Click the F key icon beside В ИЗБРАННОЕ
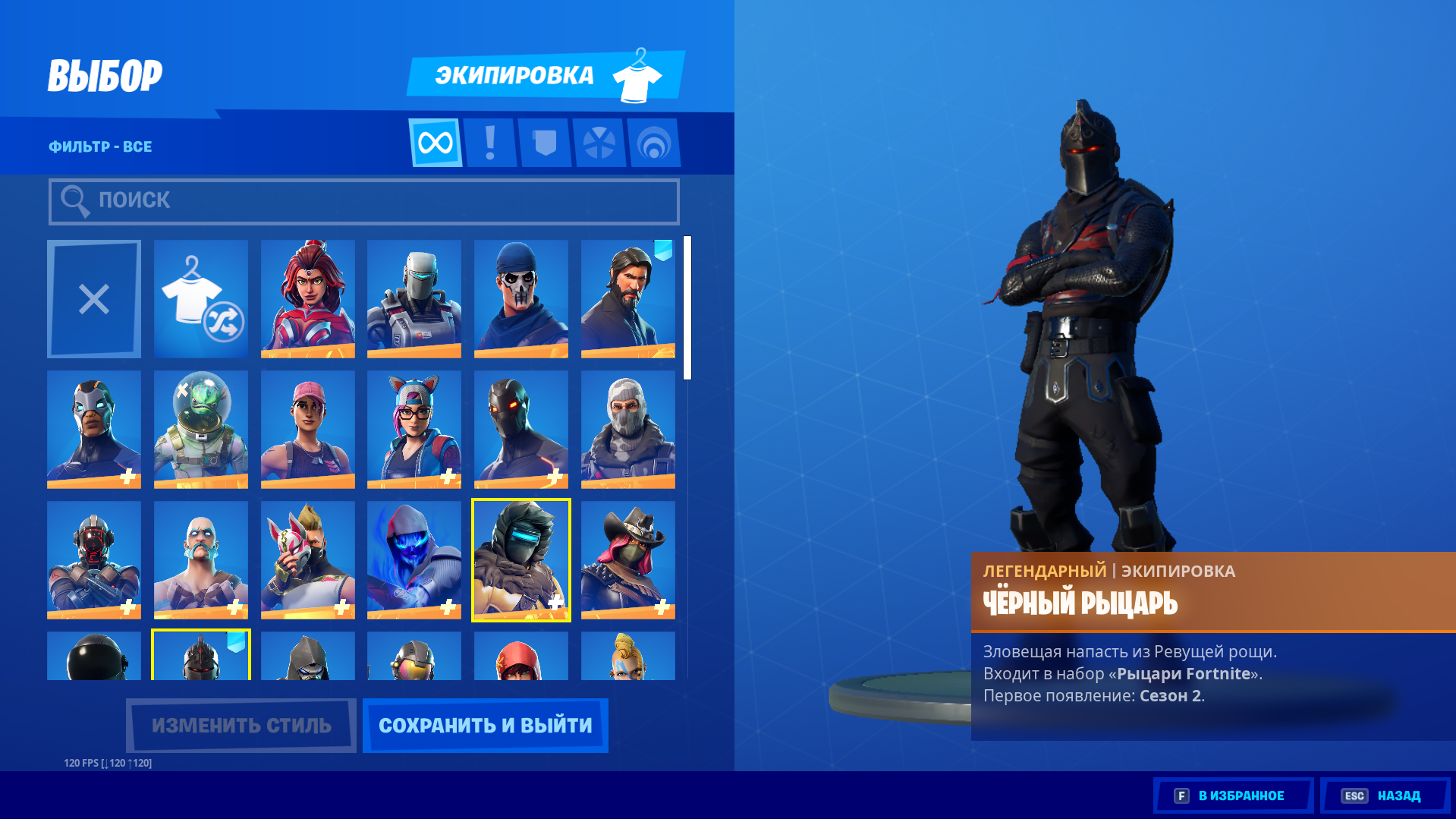1456x819 pixels. (1181, 795)
